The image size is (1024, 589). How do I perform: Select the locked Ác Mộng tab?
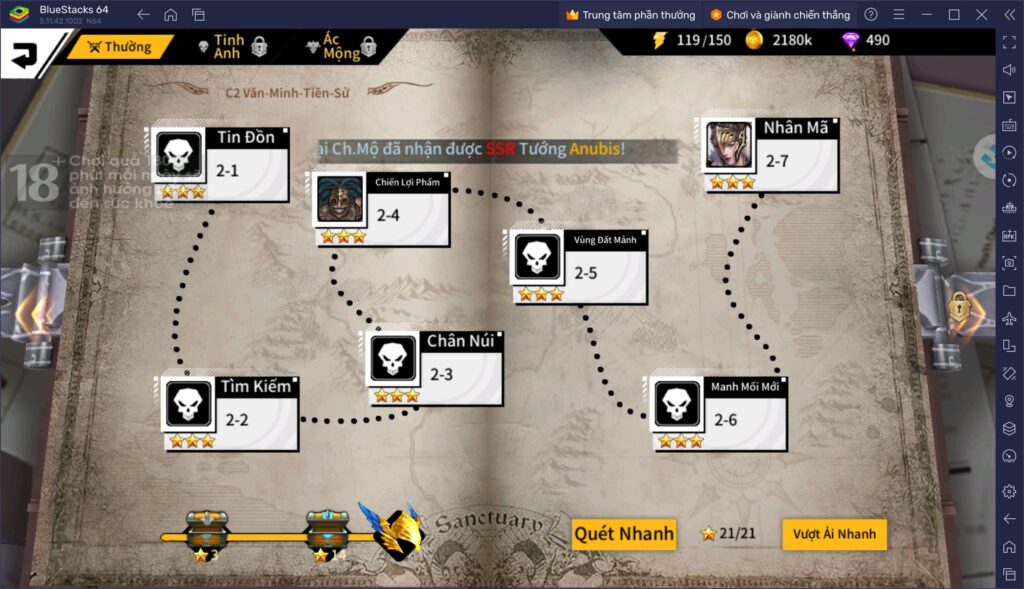347,47
